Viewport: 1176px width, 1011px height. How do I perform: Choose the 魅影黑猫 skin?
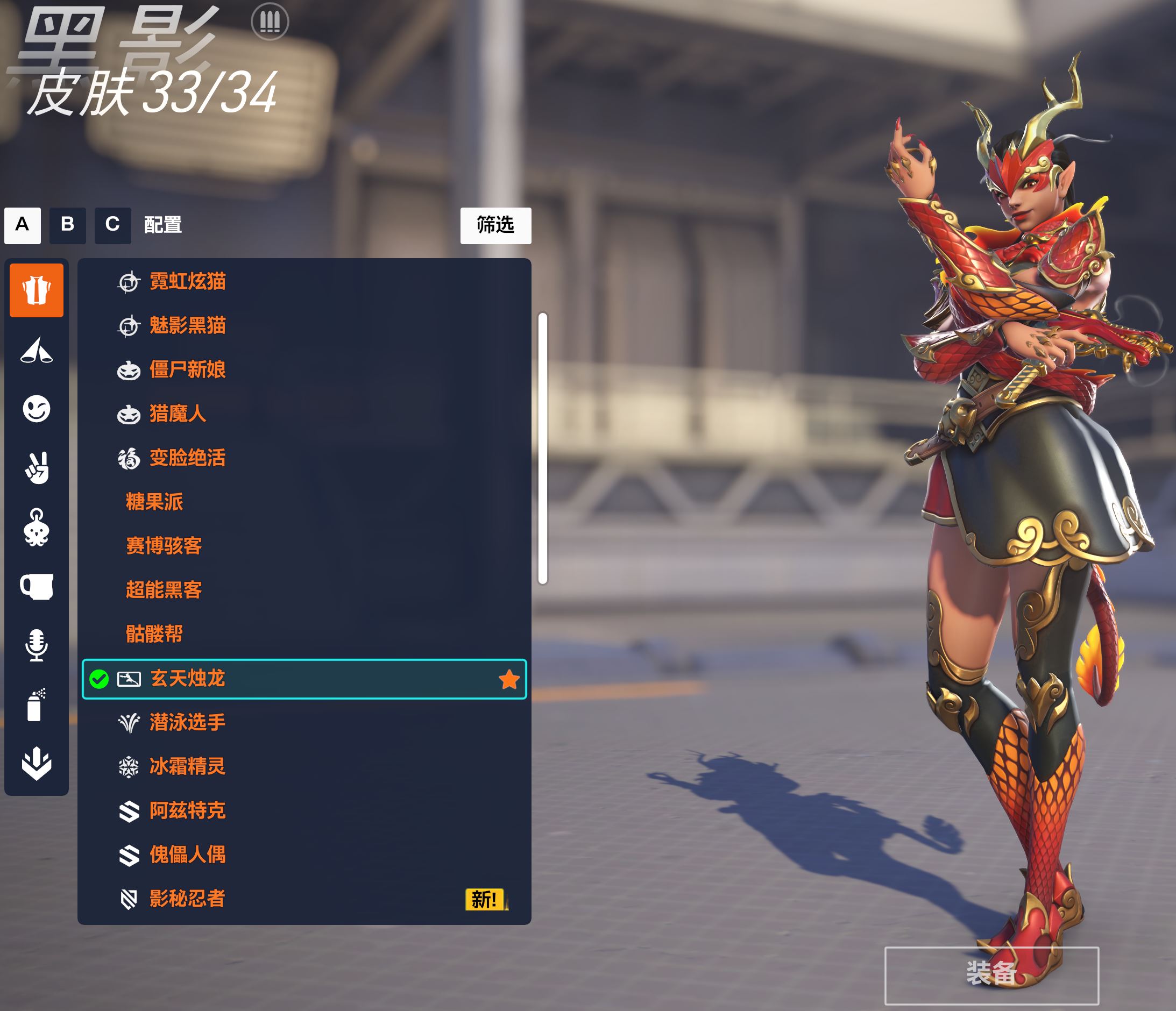pos(187,326)
